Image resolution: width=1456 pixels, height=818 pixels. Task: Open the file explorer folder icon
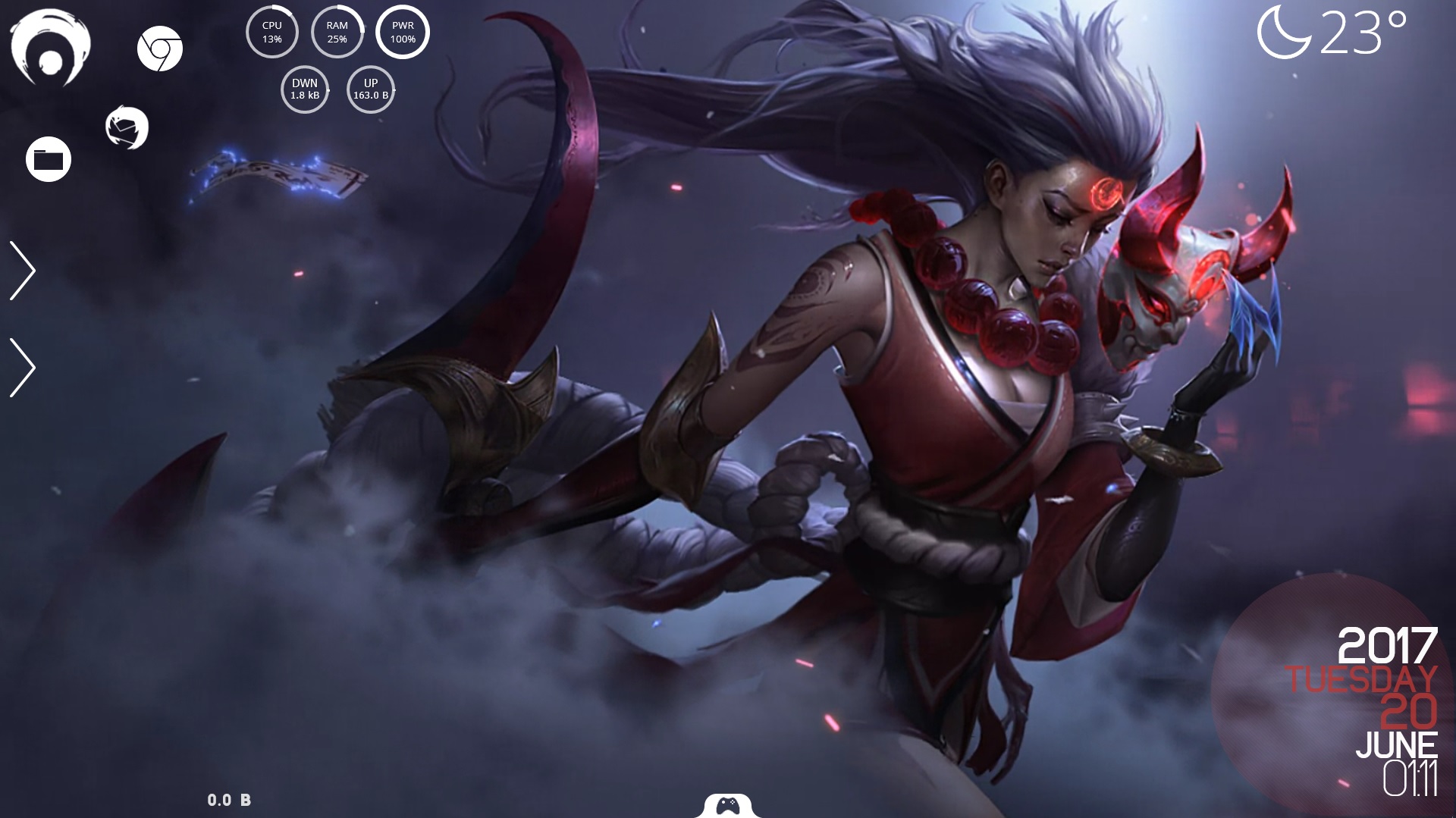(48, 158)
